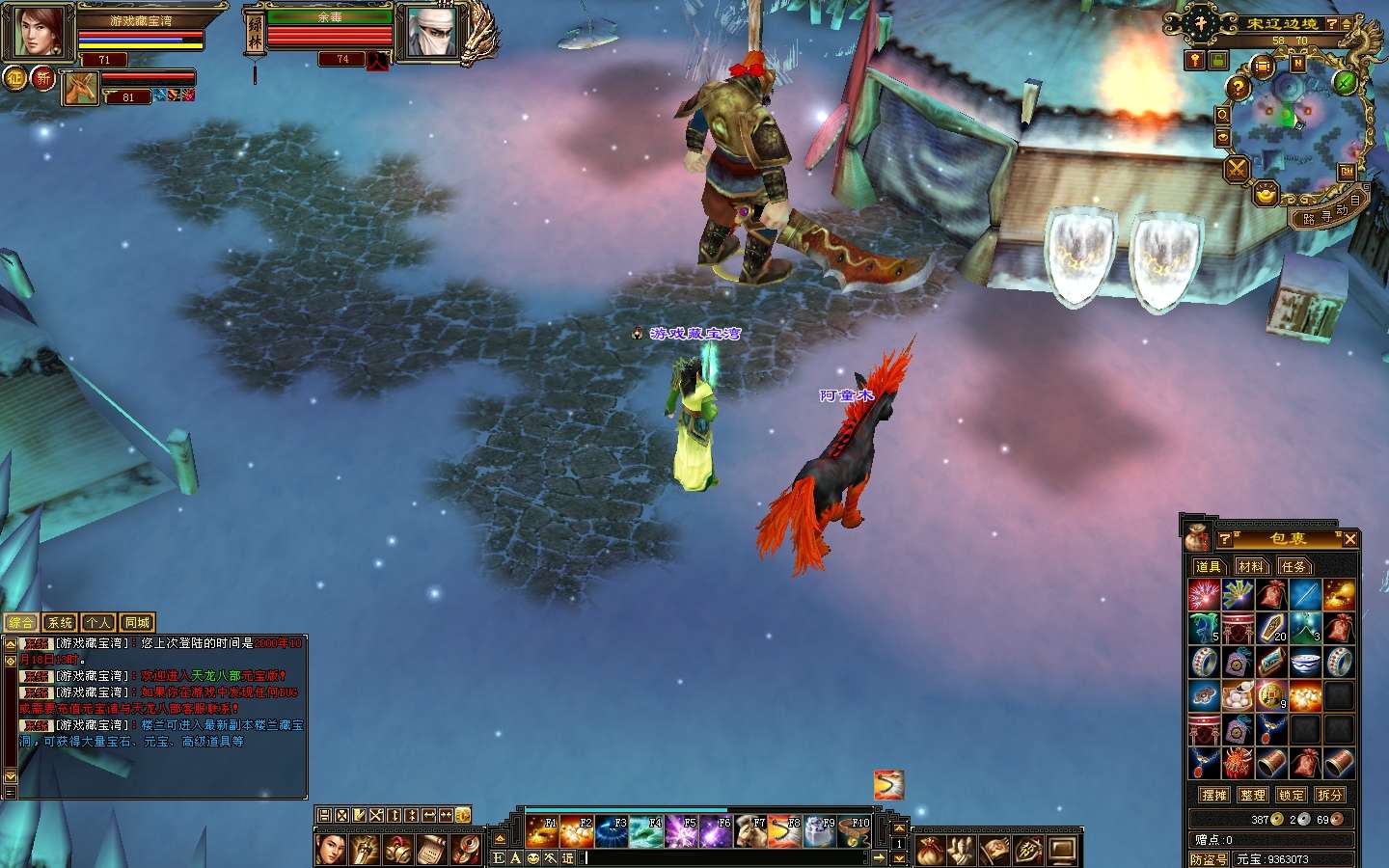Use the 拆分 split button
Screen dimensions: 1389x868
coord(1330,795)
